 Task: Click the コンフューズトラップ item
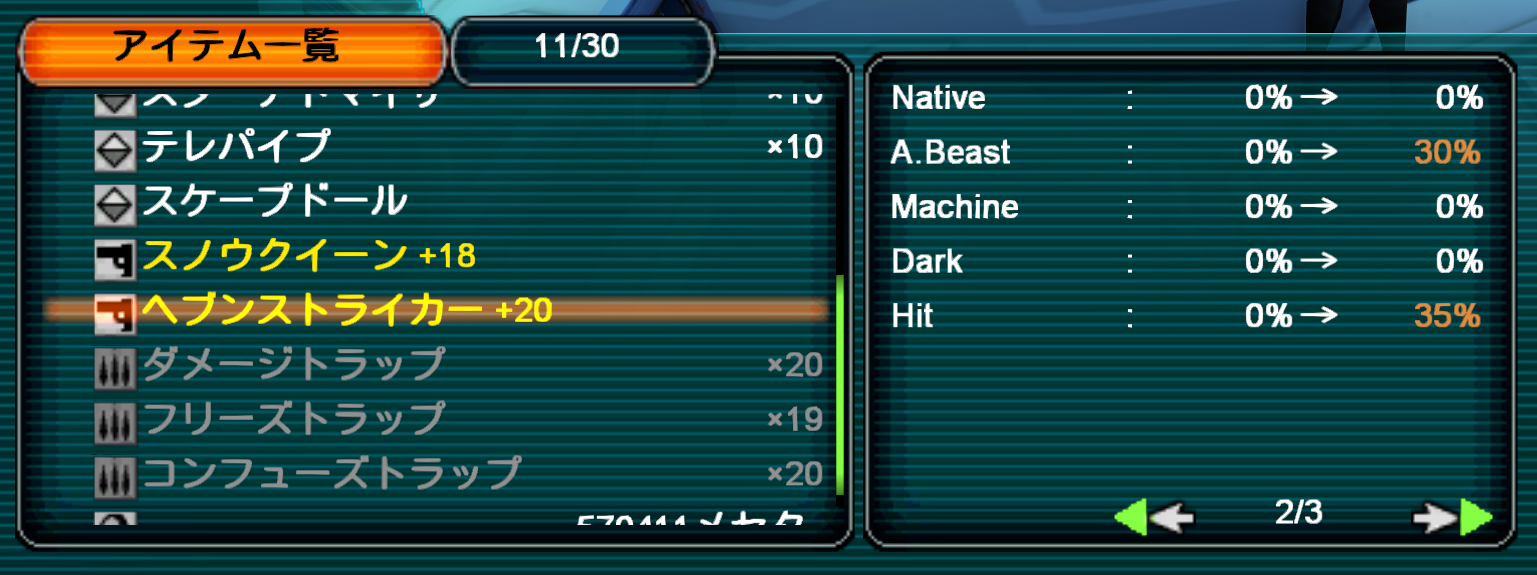tap(331, 473)
